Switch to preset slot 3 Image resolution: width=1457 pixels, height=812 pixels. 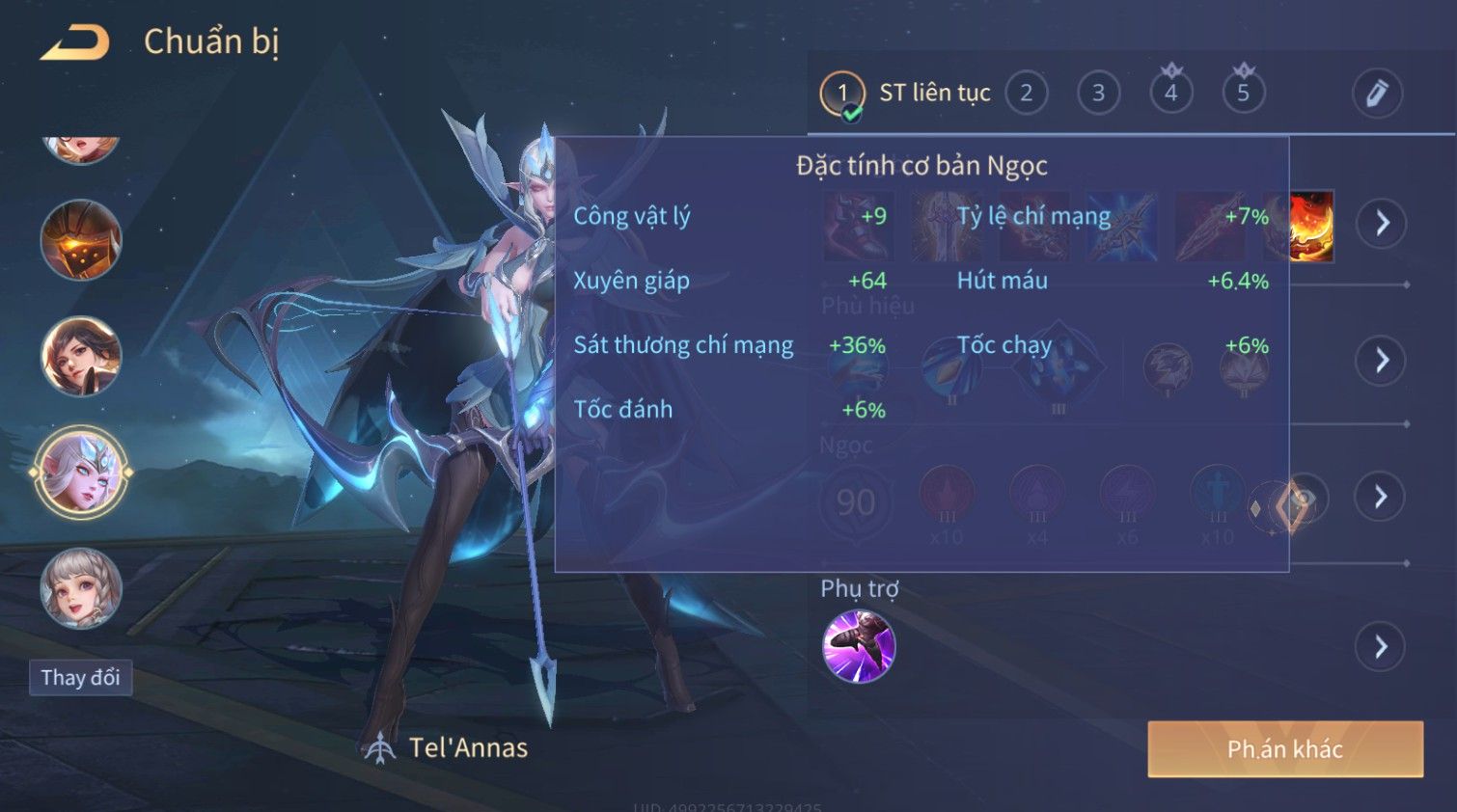[x=1098, y=94]
